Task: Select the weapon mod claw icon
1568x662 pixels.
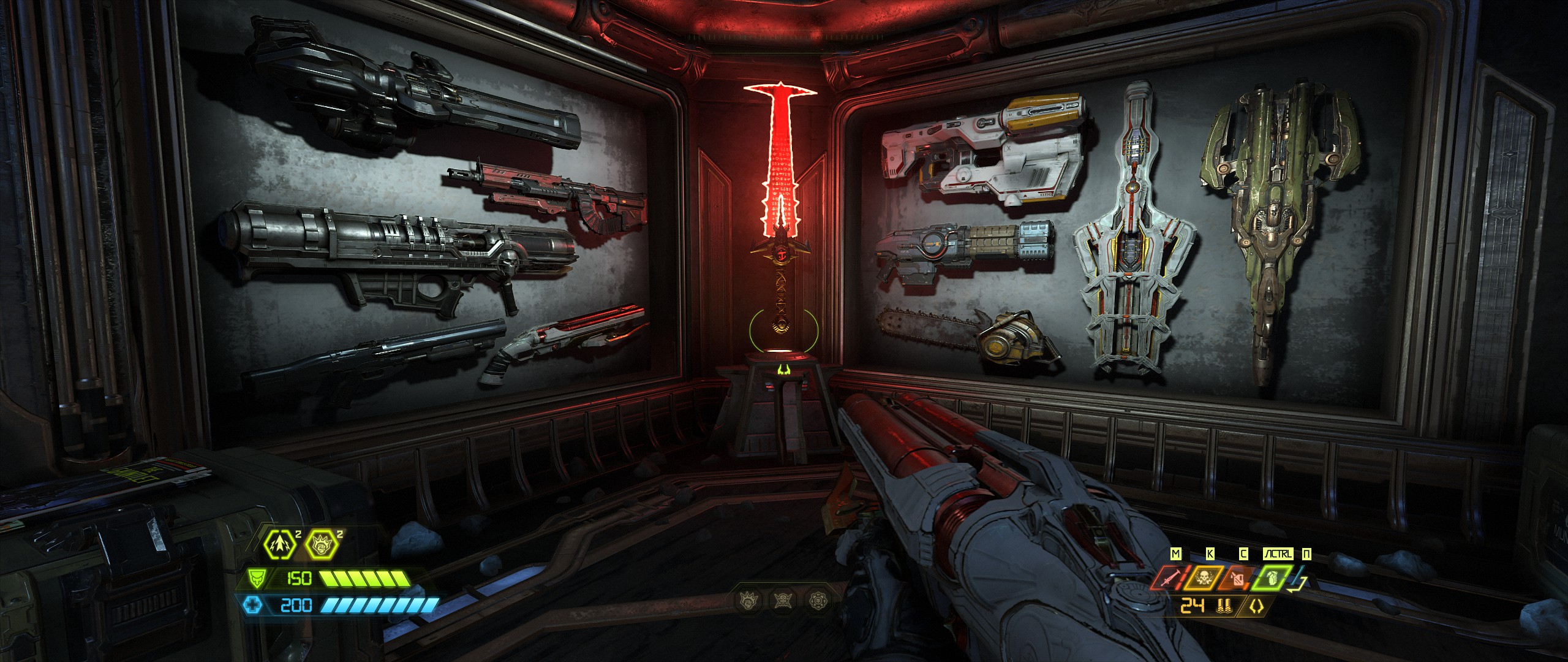Action: [1257, 607]
